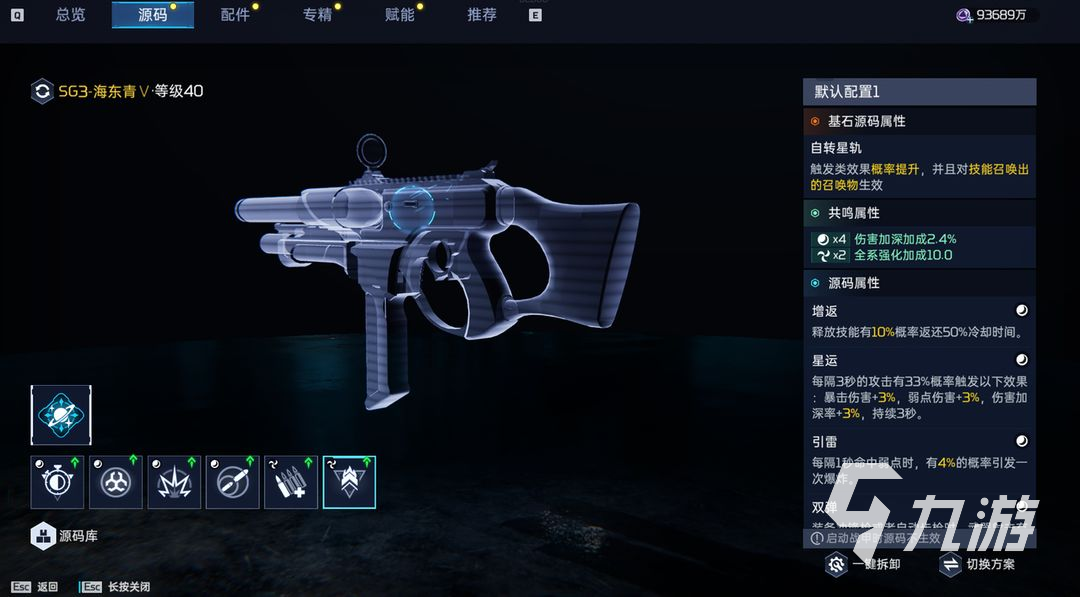The image size is (1080, 597).
Task: Select the rocket missile source code slot
Action: pyautogui.click(x=232, y=482)
